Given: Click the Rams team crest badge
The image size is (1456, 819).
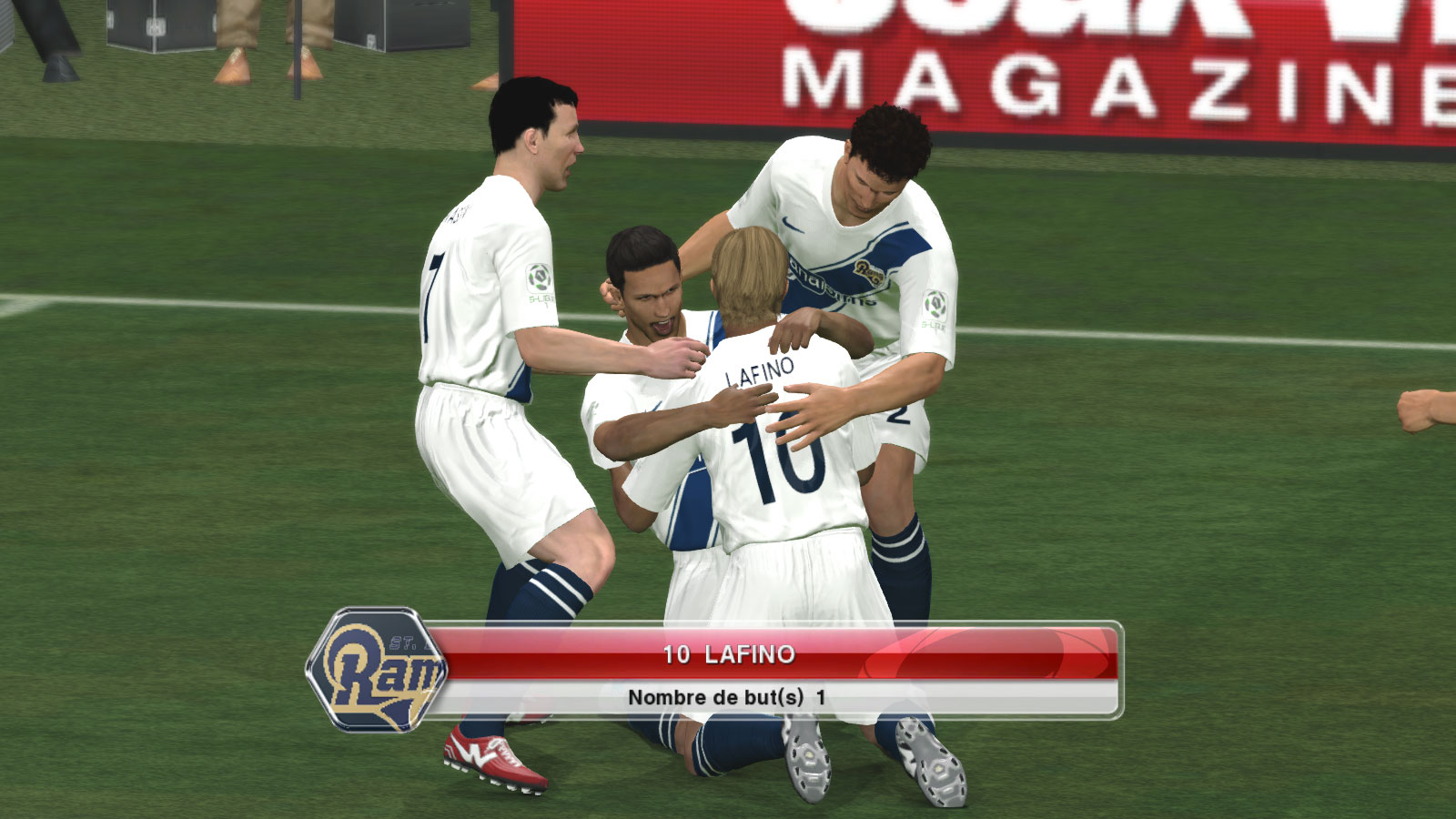Looking at the screenshot, I should [x=377, y=670].
